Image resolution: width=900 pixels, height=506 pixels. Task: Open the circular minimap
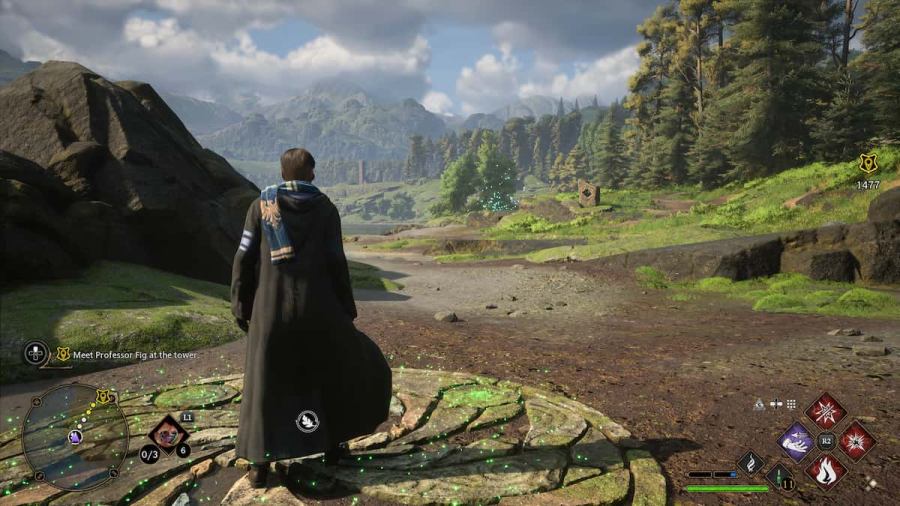click(74, 437)
